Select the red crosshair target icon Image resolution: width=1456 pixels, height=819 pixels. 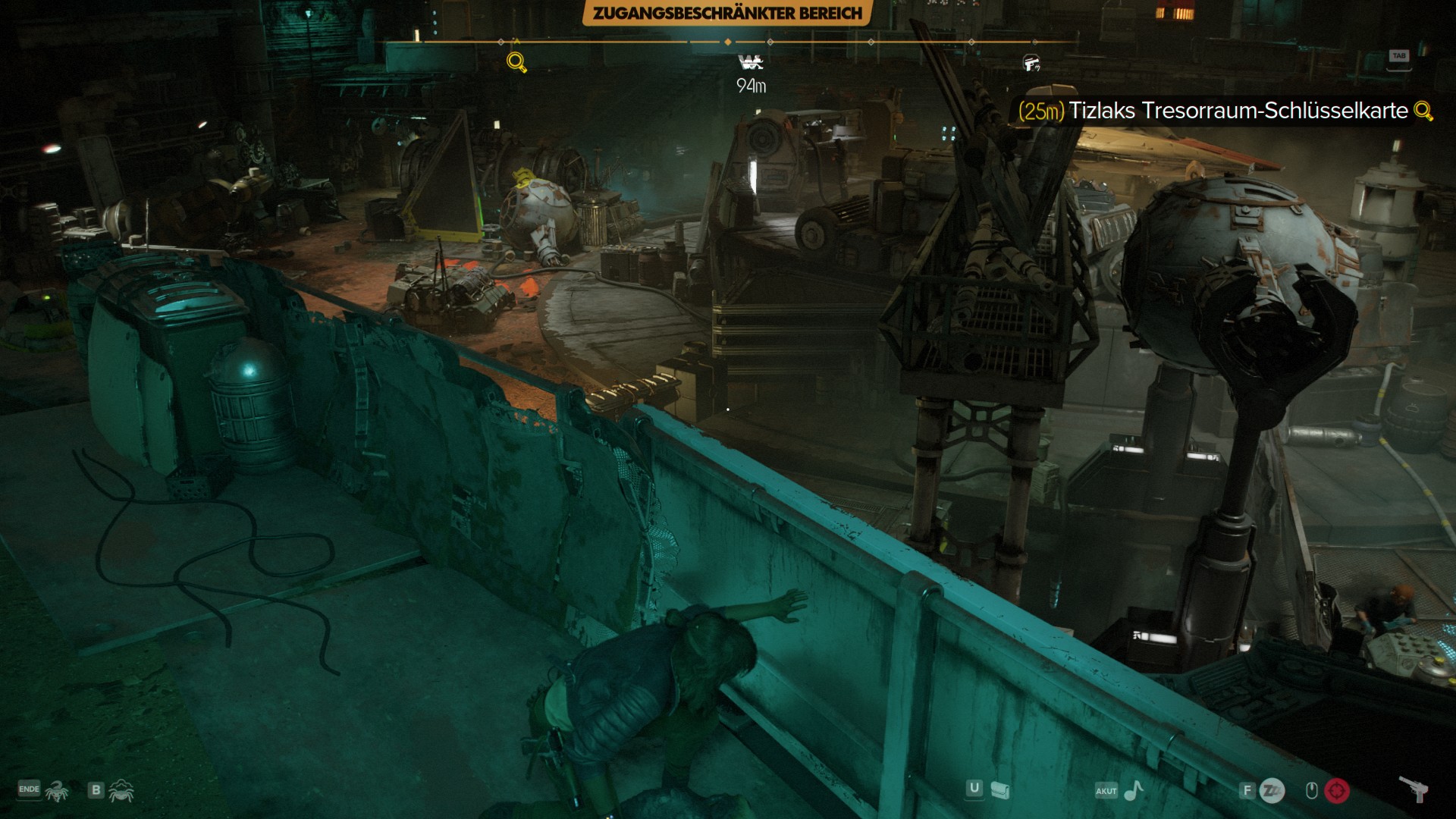click(1337, 791)
